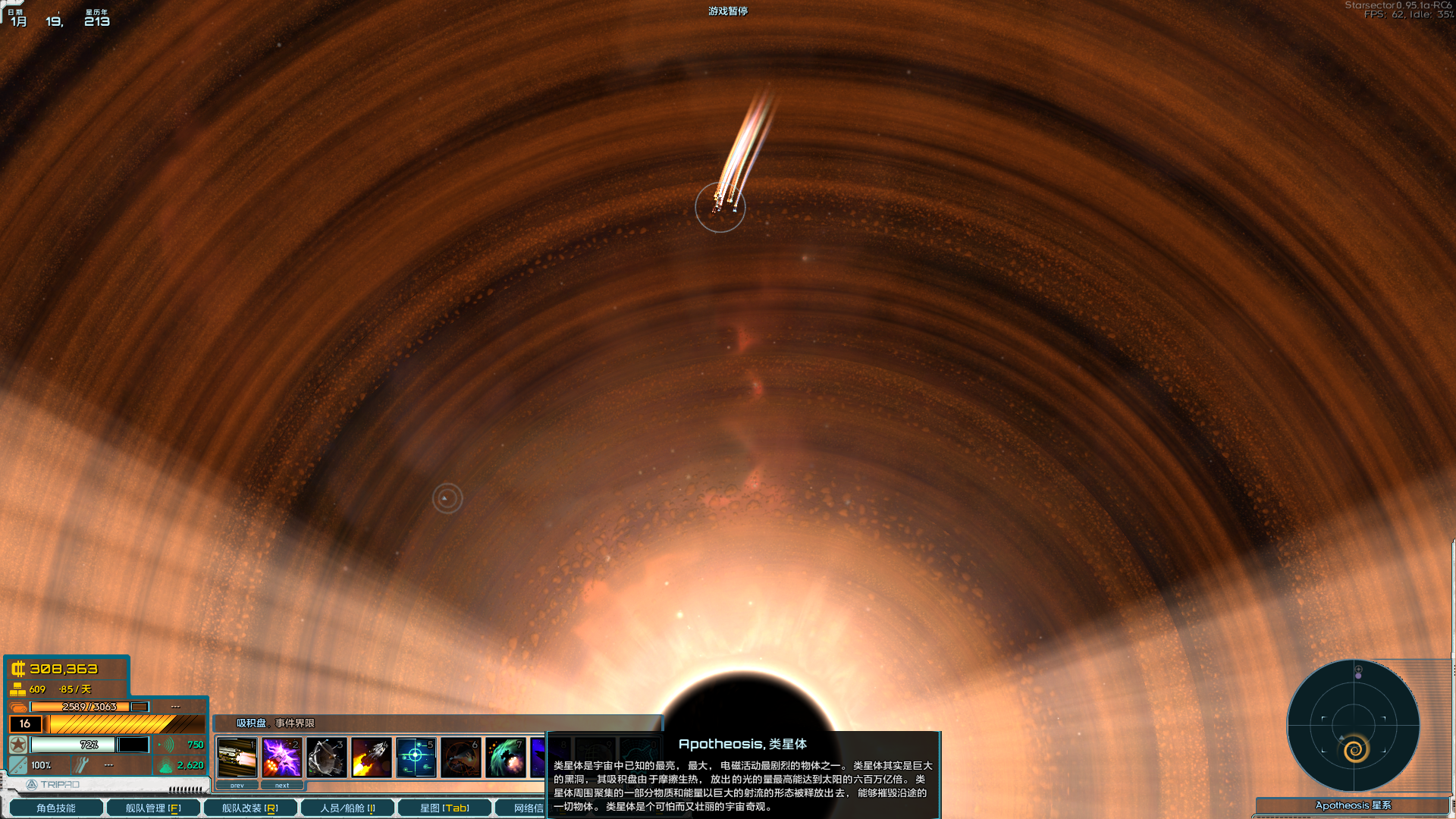This screenshot has height=819, width=1456.
Task: Click the 舰队管理 [F] fleet management button
Action: (152, 808)
